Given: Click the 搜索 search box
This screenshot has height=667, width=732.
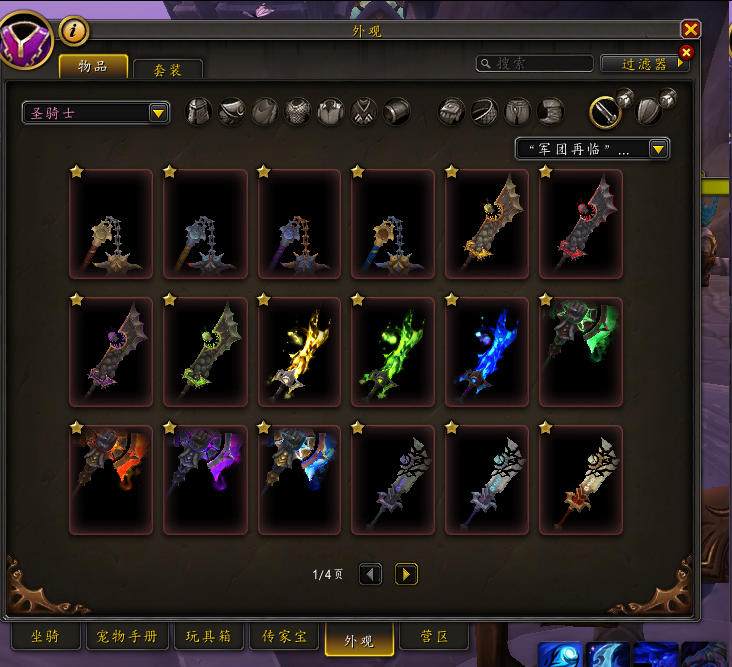Looking at the screenshot, I should point(535,63).
